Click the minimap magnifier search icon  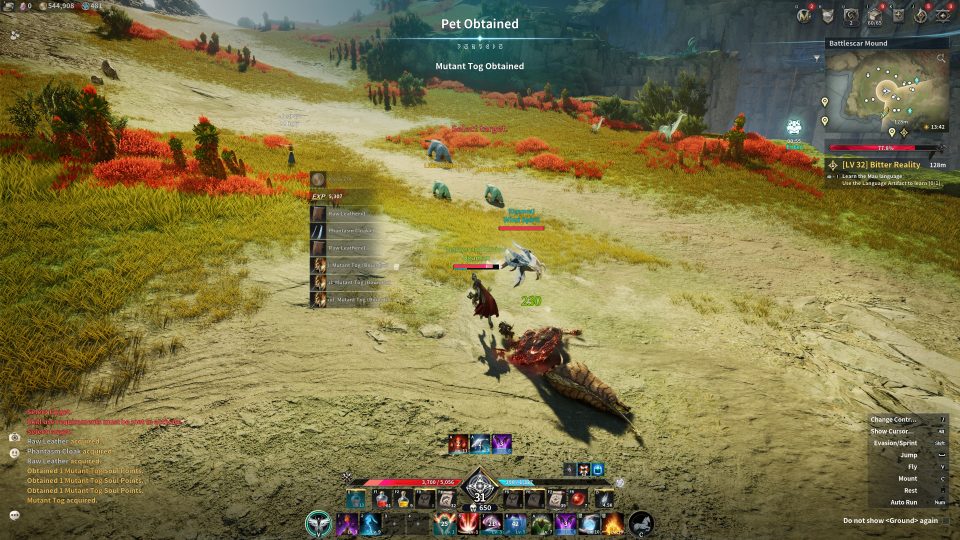click(x=941, y=59)
